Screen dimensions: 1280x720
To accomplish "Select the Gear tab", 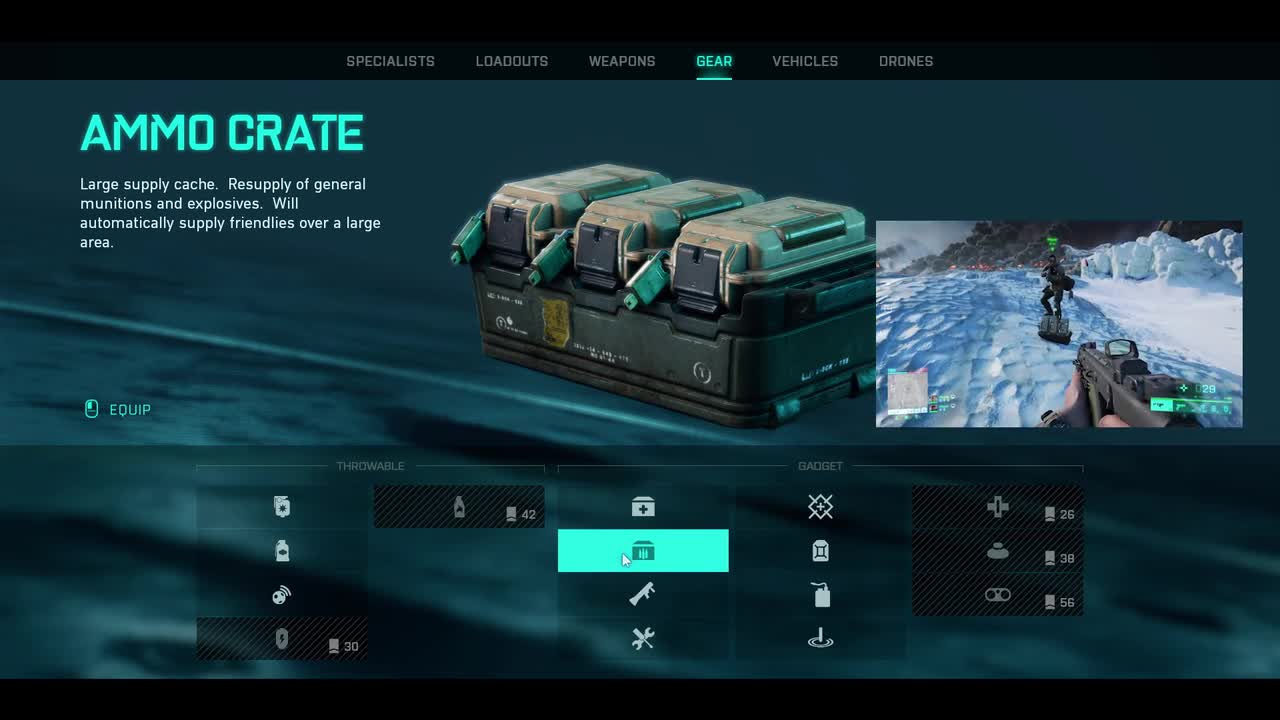I will point(714,61).
